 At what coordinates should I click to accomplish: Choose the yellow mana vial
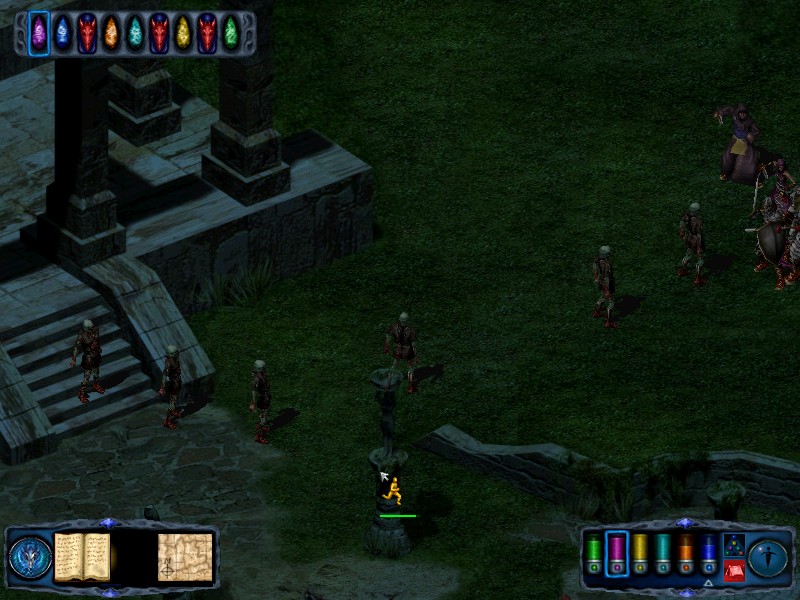tap(640, 552)
